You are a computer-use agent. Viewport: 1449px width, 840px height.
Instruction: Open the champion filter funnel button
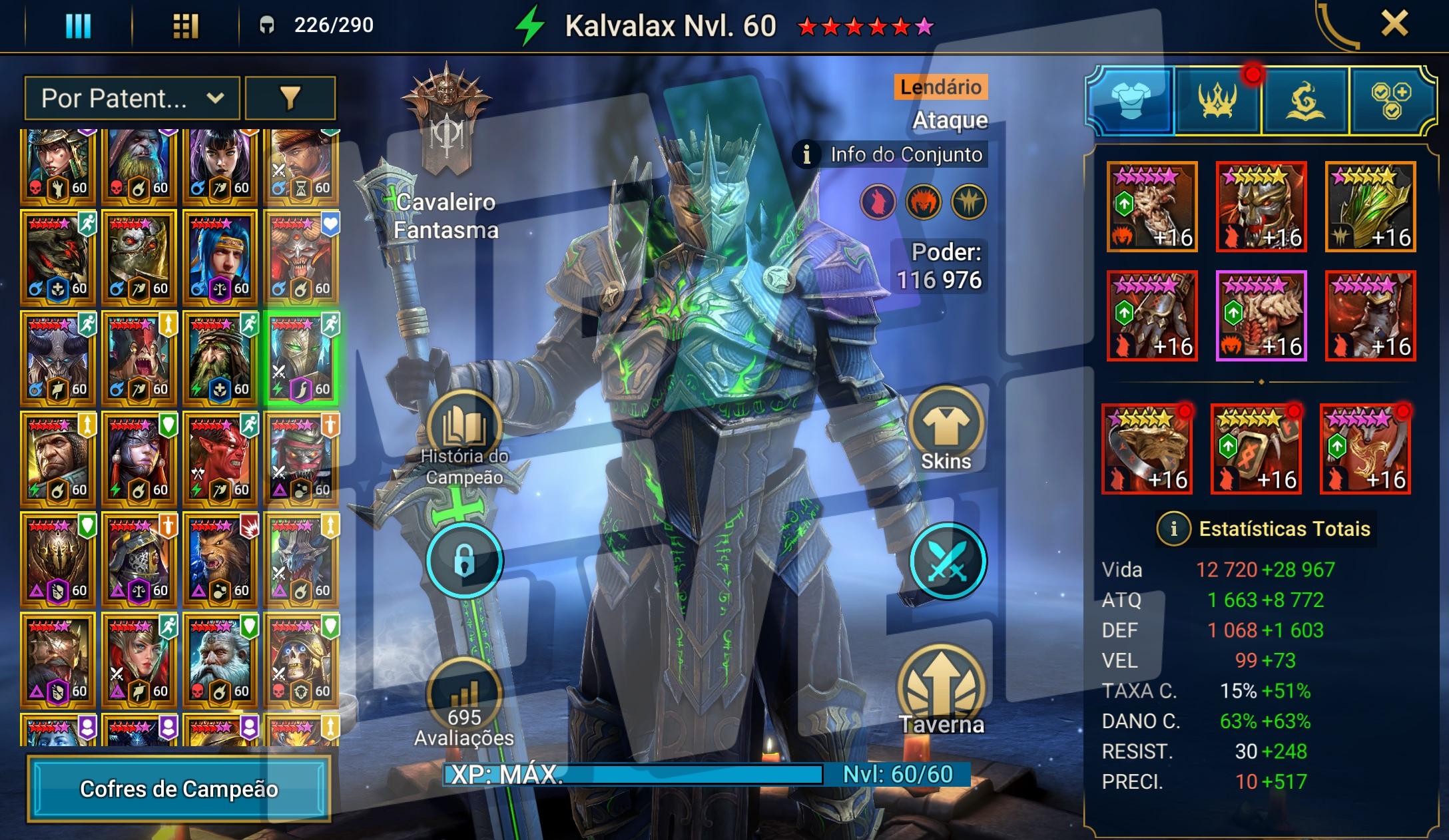[x=290, y=99]
